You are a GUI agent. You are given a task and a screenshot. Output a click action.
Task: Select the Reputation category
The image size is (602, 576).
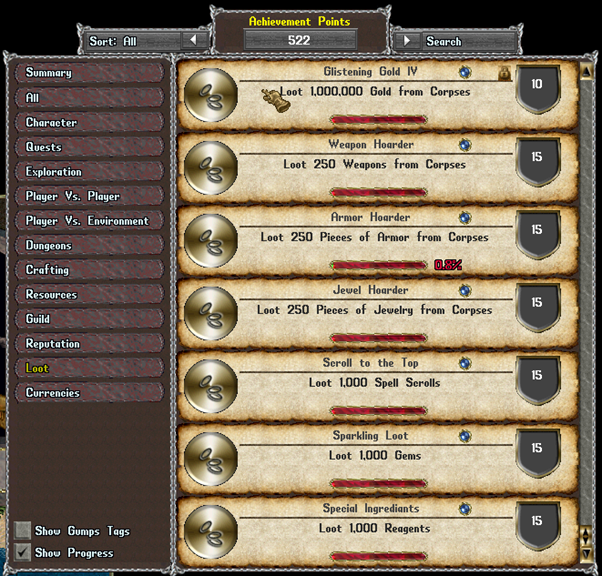88,344
